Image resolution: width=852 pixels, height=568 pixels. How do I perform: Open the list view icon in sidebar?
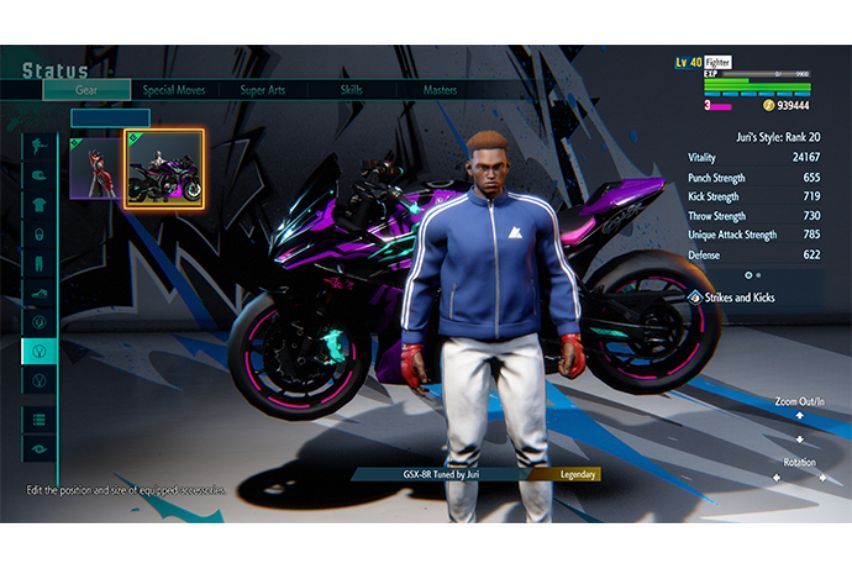(x=40, y=420)
